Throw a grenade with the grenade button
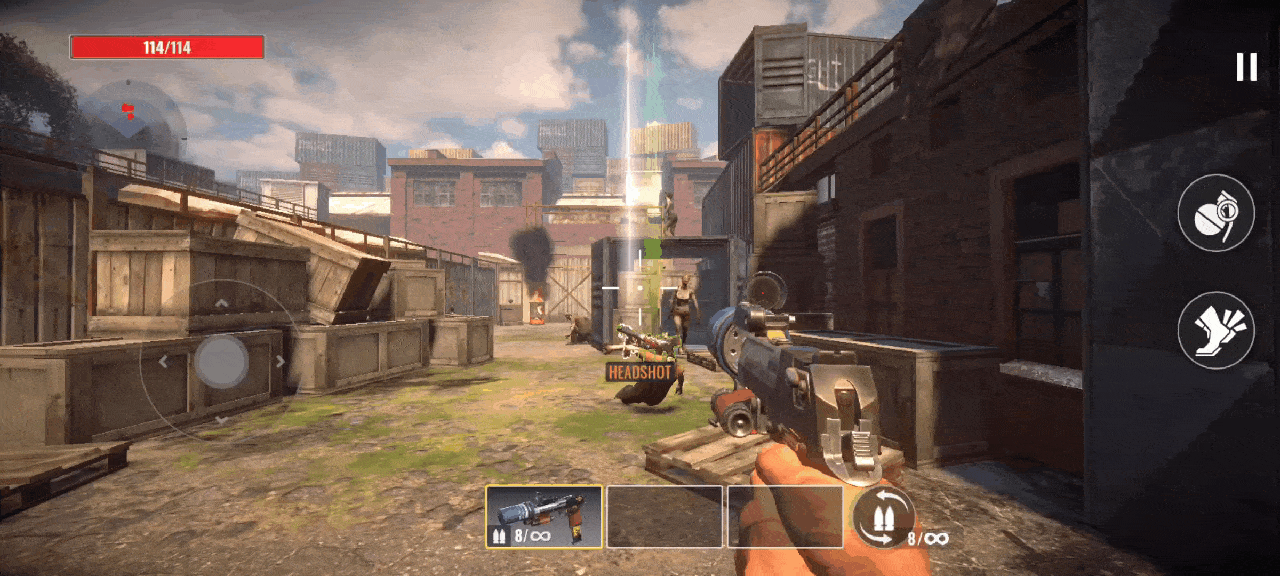Viewport: 1280px width, 576px height. (x=1215, y=213)
